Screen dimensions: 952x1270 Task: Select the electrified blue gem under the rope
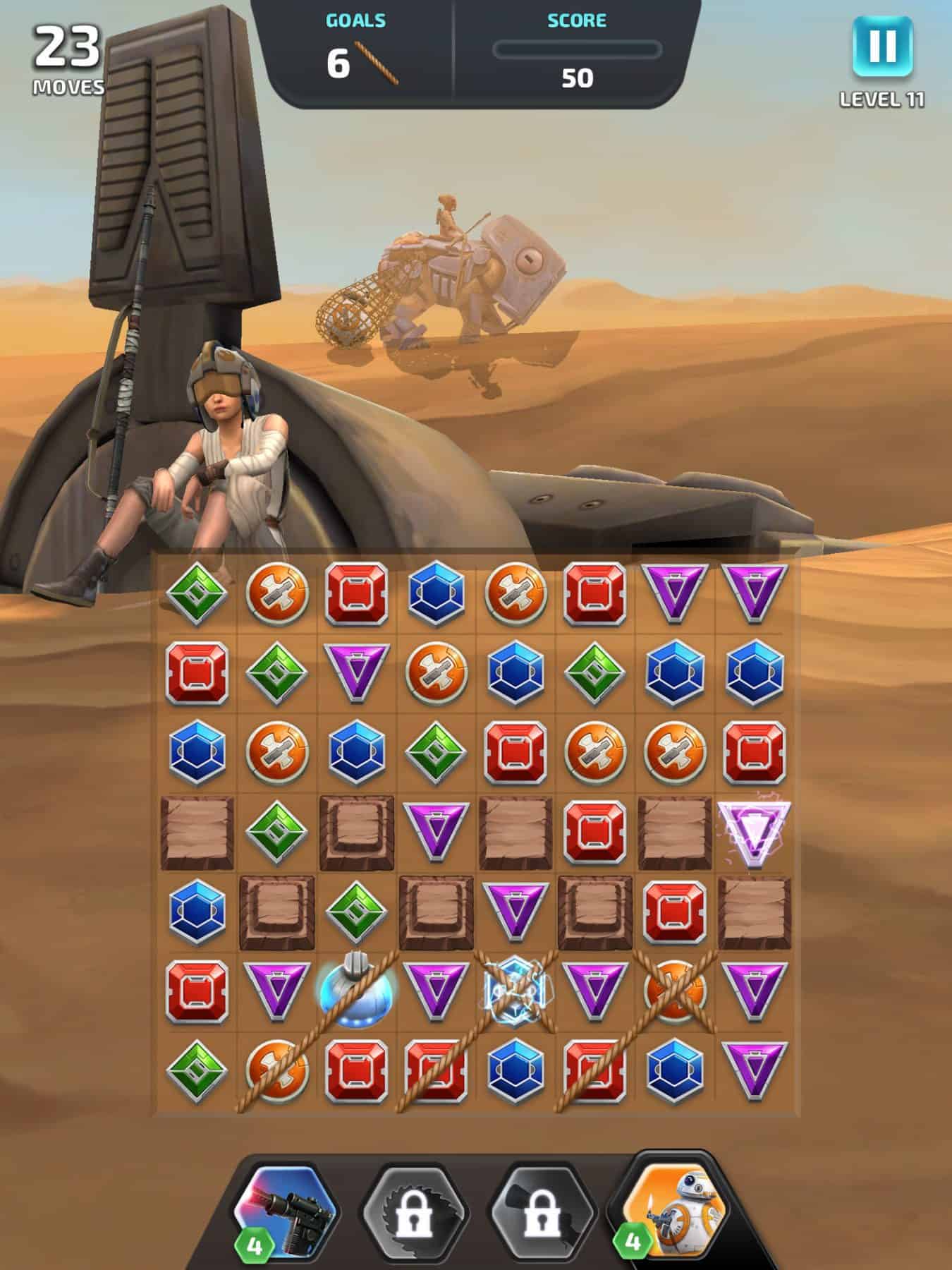tap(515, 989)
